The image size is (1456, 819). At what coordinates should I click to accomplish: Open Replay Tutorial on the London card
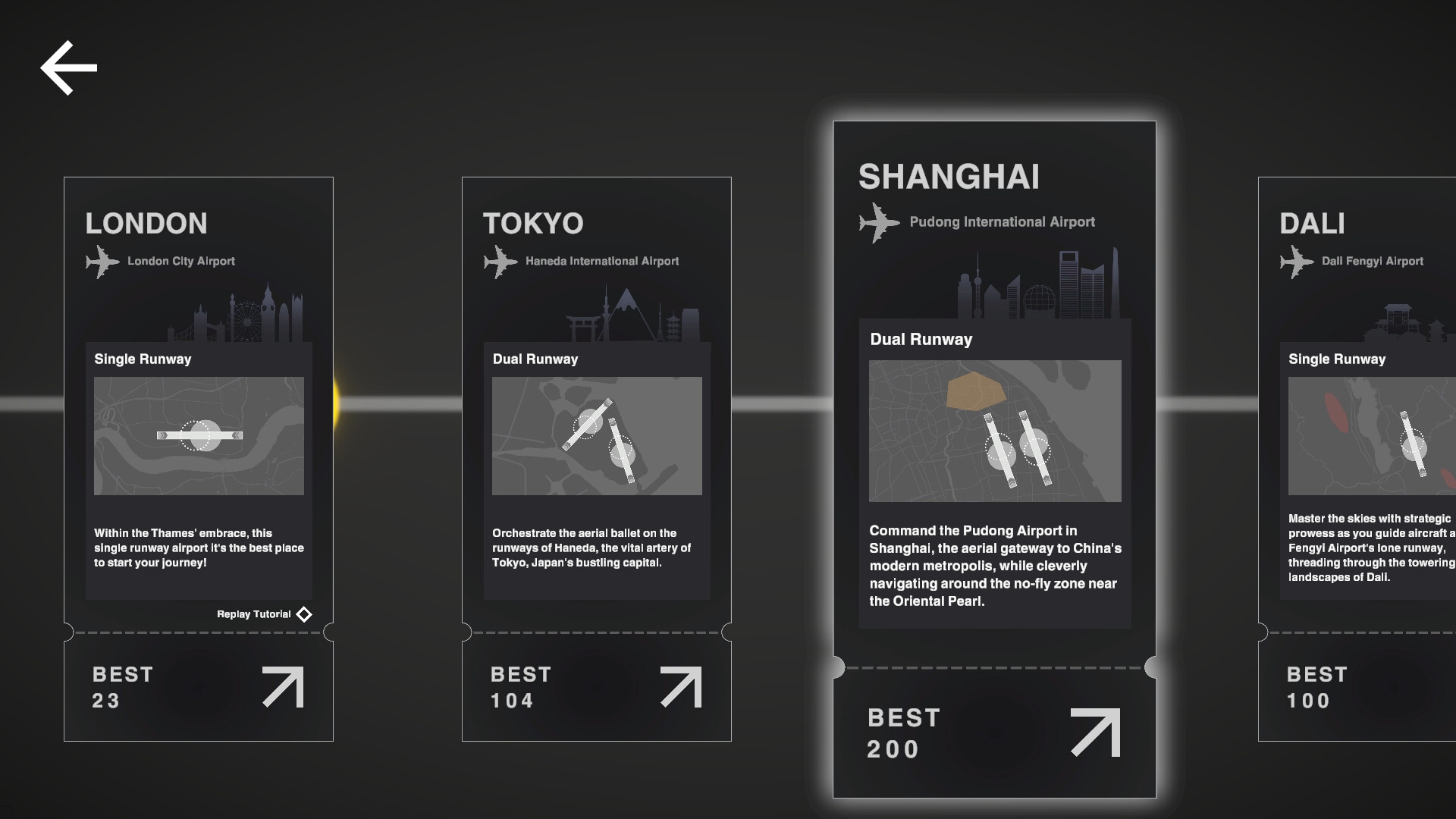[253, 614]
